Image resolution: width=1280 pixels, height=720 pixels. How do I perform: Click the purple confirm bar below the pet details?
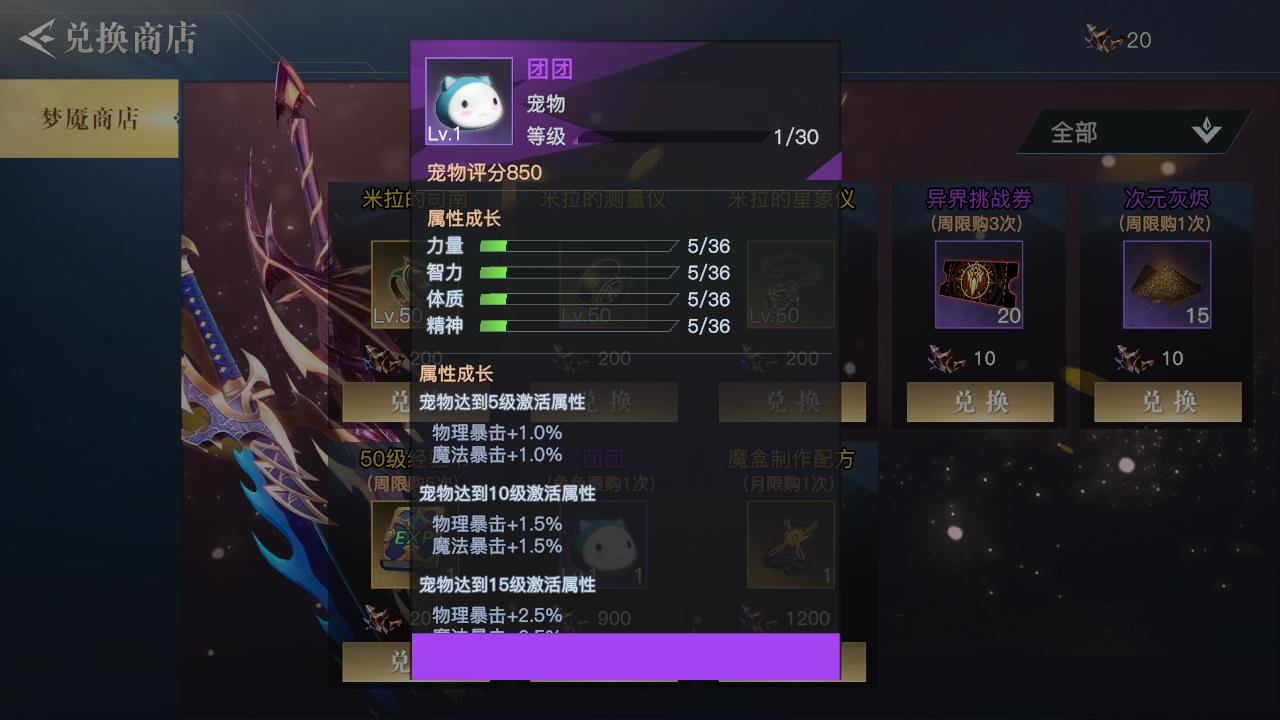(x=625, y=655)
